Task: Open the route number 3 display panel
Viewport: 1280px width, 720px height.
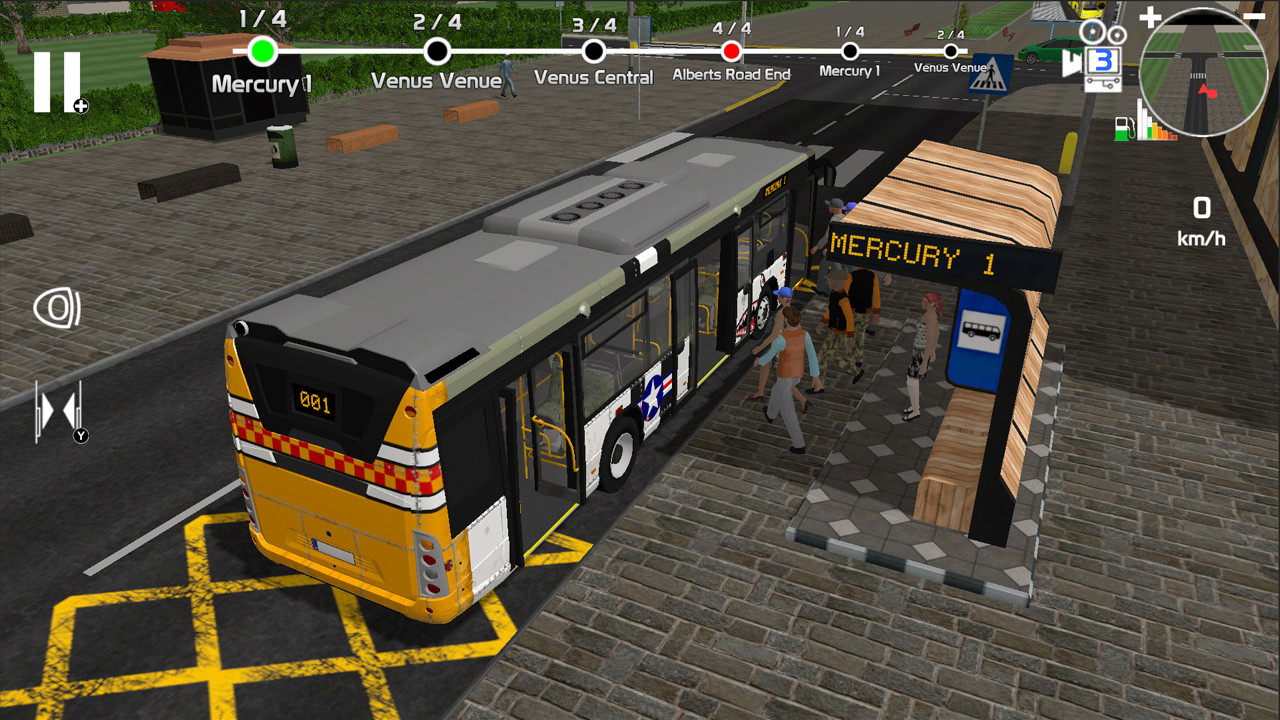Action: pyautogui.click(x=1104, y=60)
